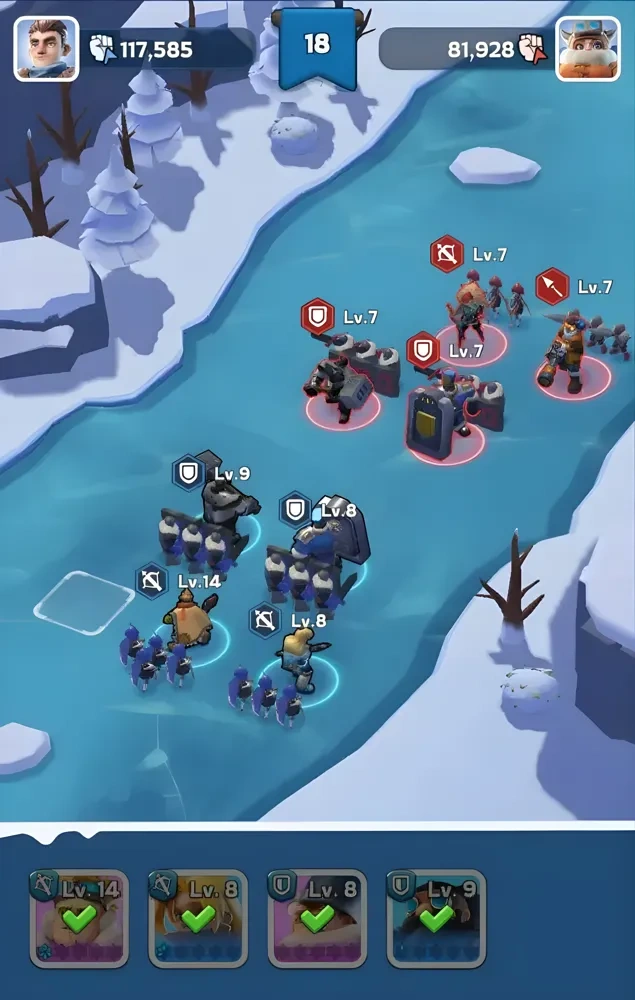Image resolution: width=635 pixels, height=1000 pixels.
Task: Open your player avatar profile
Action: point(46,48)
